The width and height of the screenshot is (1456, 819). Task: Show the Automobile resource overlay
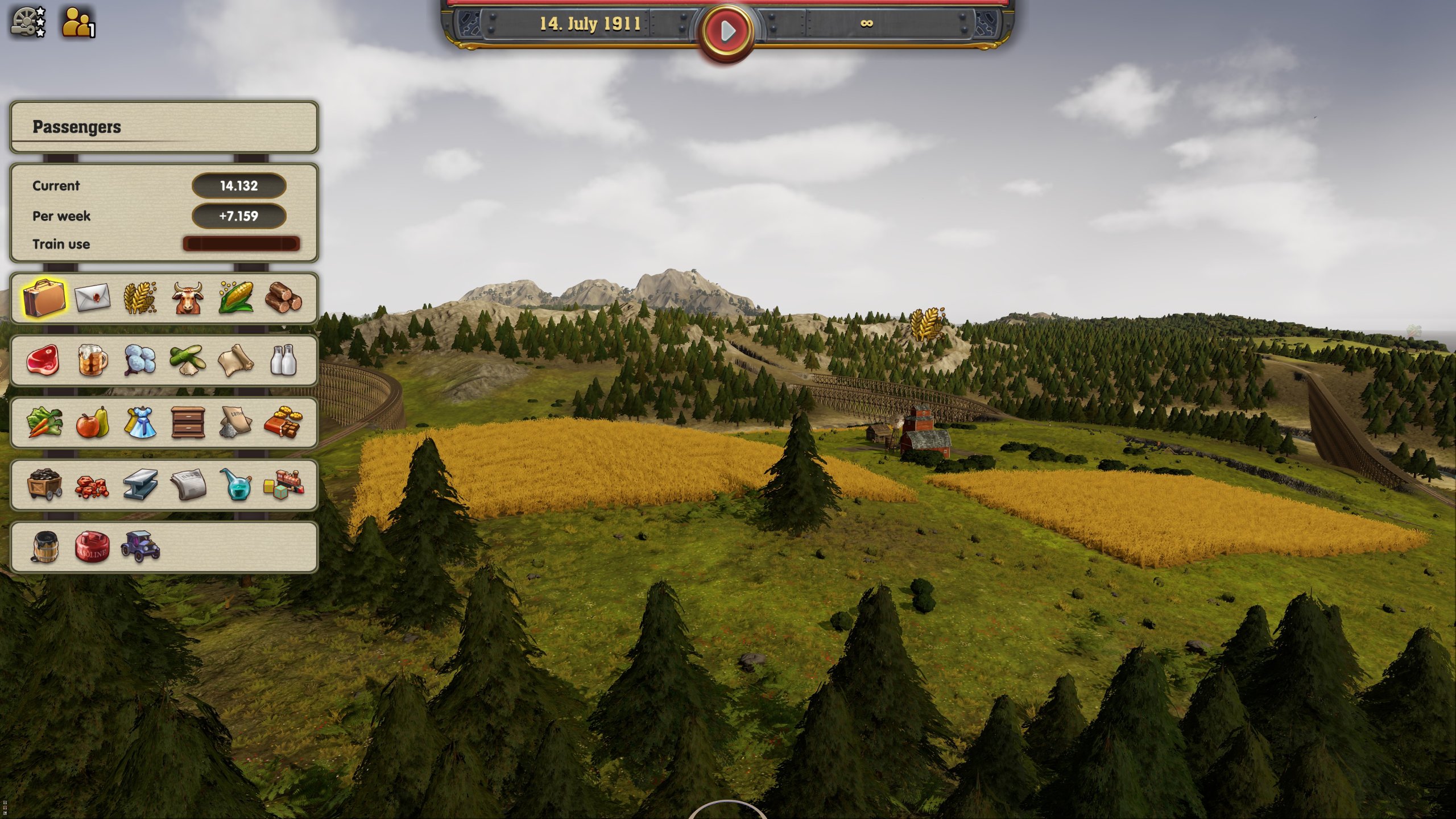[140, 547]
